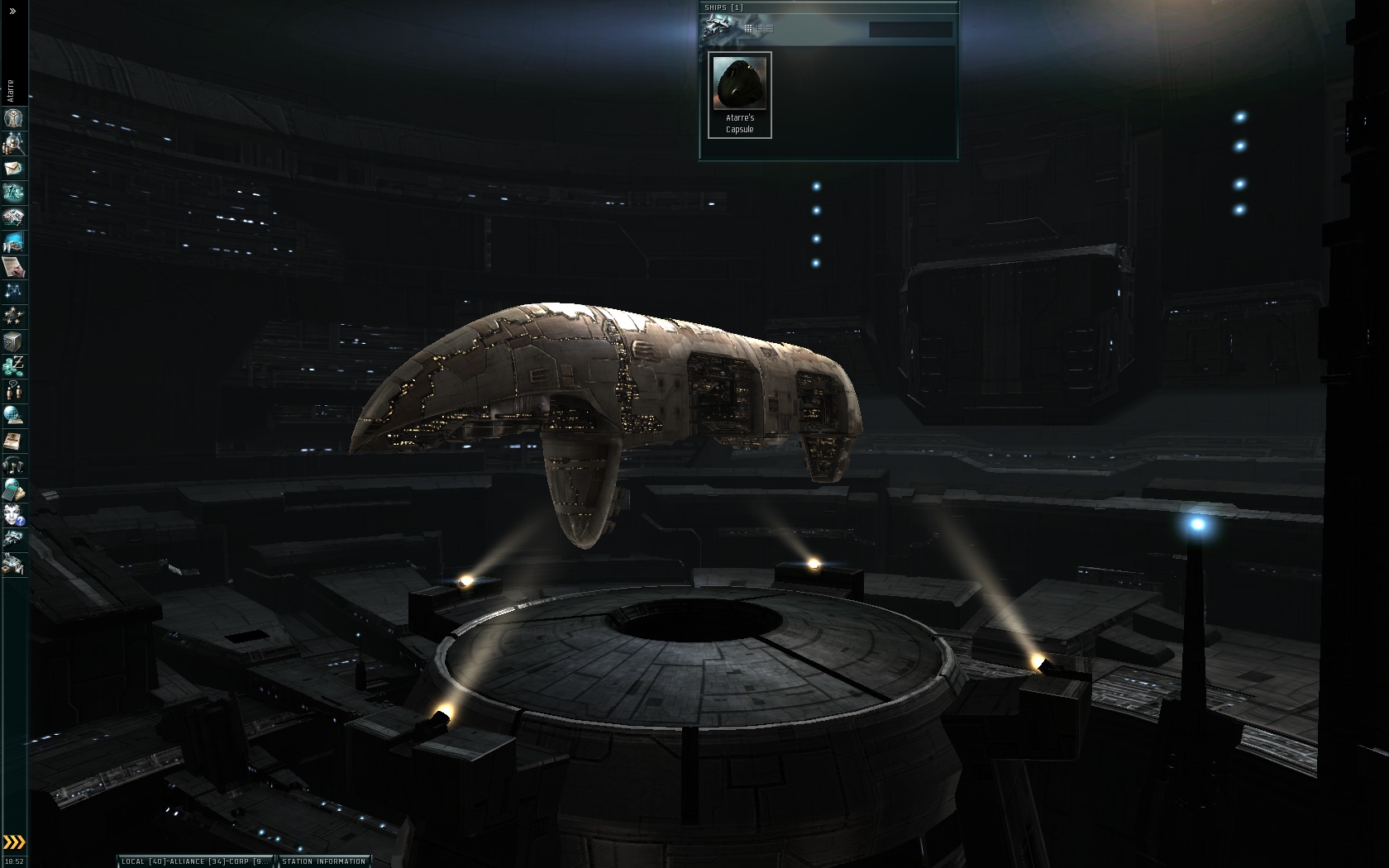This screenshot has width=1389, height=868.
Task: Open help via face with question mark
Action: [x=13, y=515]
